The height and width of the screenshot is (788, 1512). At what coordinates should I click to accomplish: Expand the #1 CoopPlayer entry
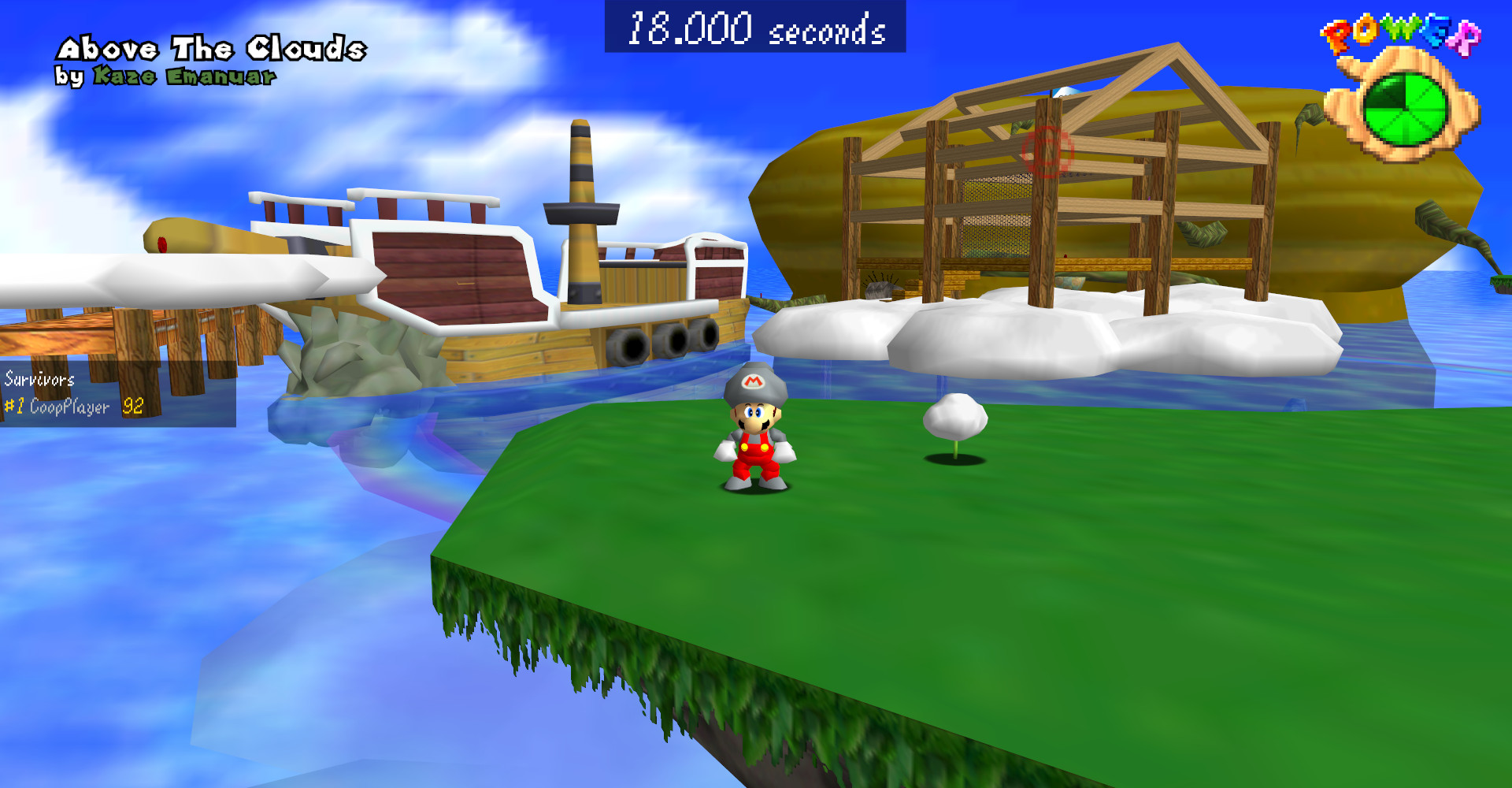[57, 407]
